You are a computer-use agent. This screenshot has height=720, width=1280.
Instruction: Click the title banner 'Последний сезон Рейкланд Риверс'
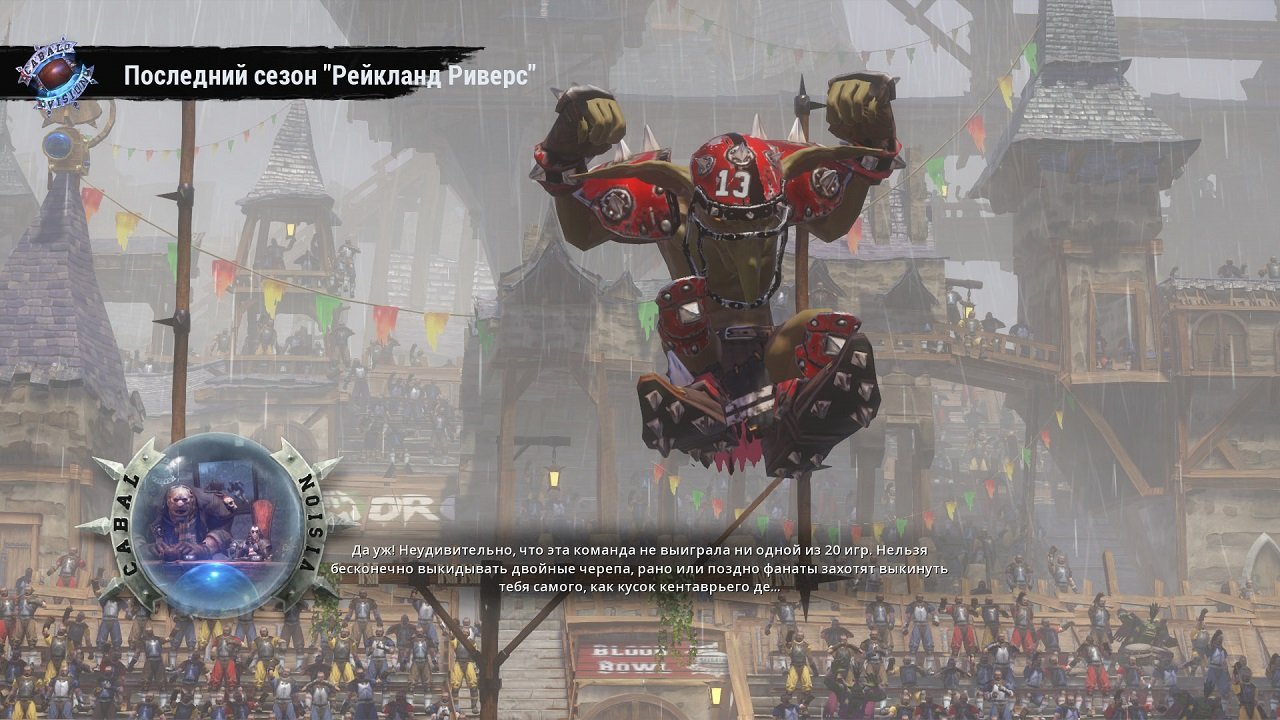pos(330,74)
